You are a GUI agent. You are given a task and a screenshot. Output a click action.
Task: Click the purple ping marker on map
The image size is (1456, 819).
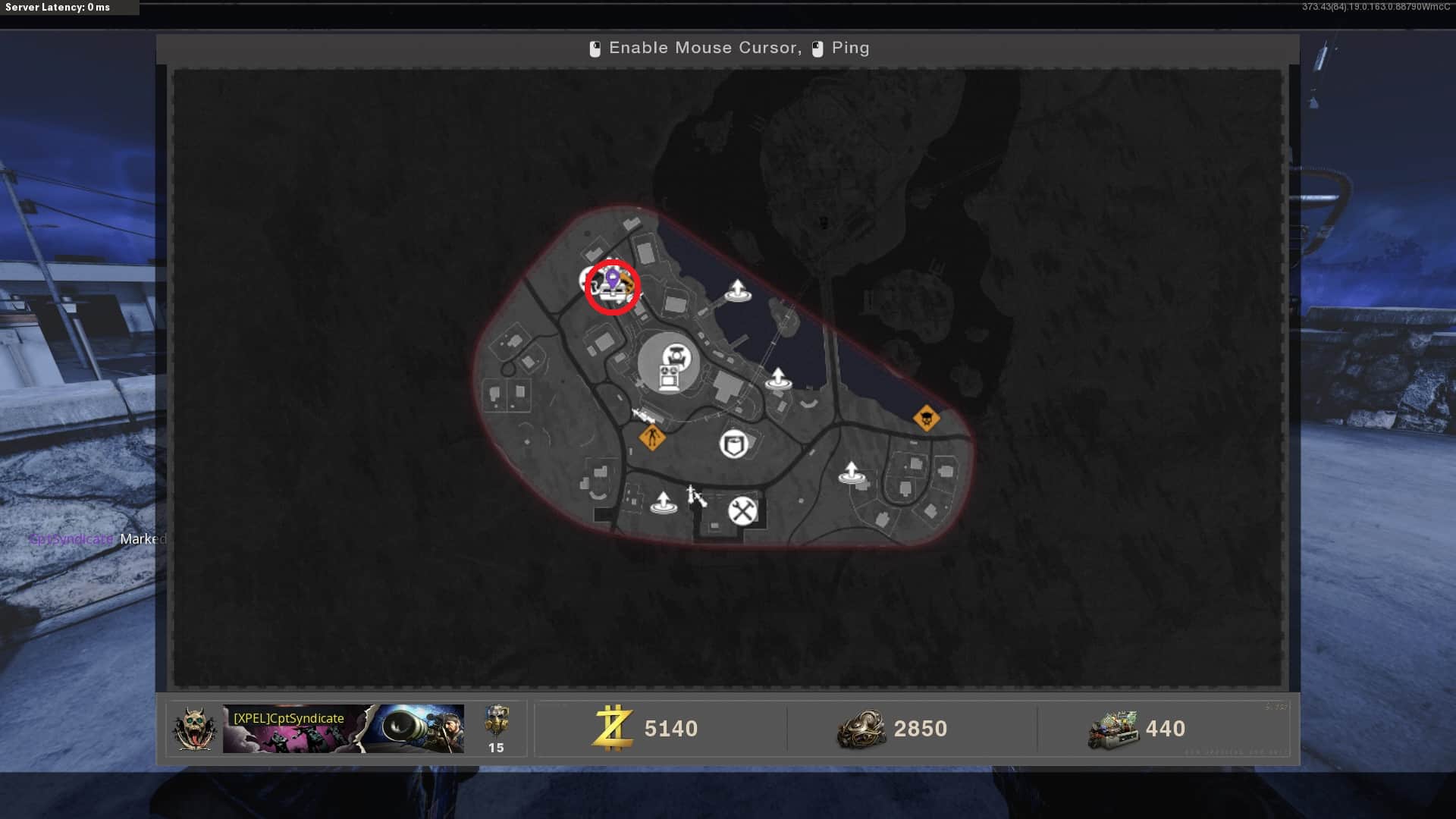pyautogui.click(x=612, y=278)
